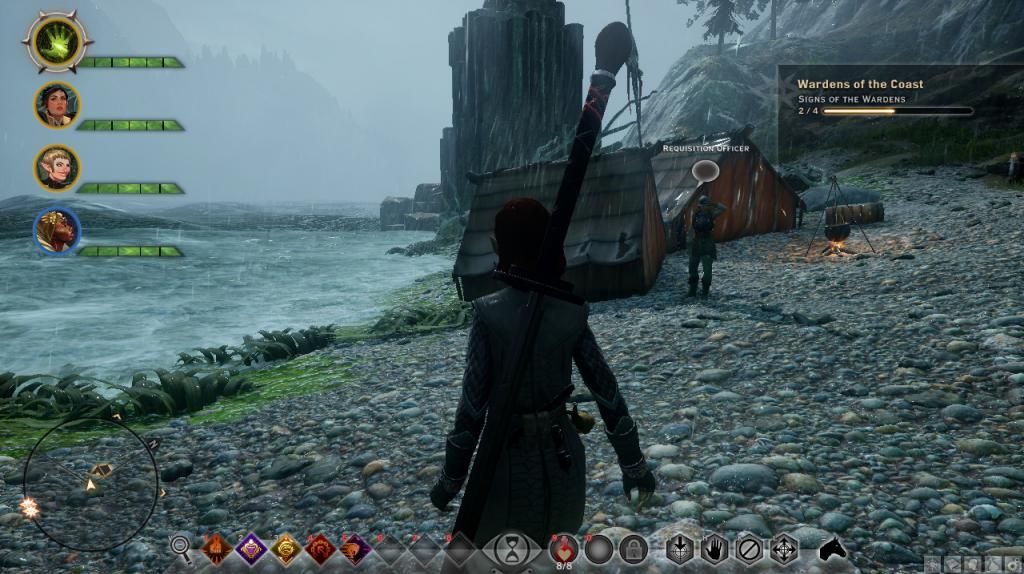Activate the purple-orange beast ability
This screenshot has width=1024, height=574.
tap(355, 548)
